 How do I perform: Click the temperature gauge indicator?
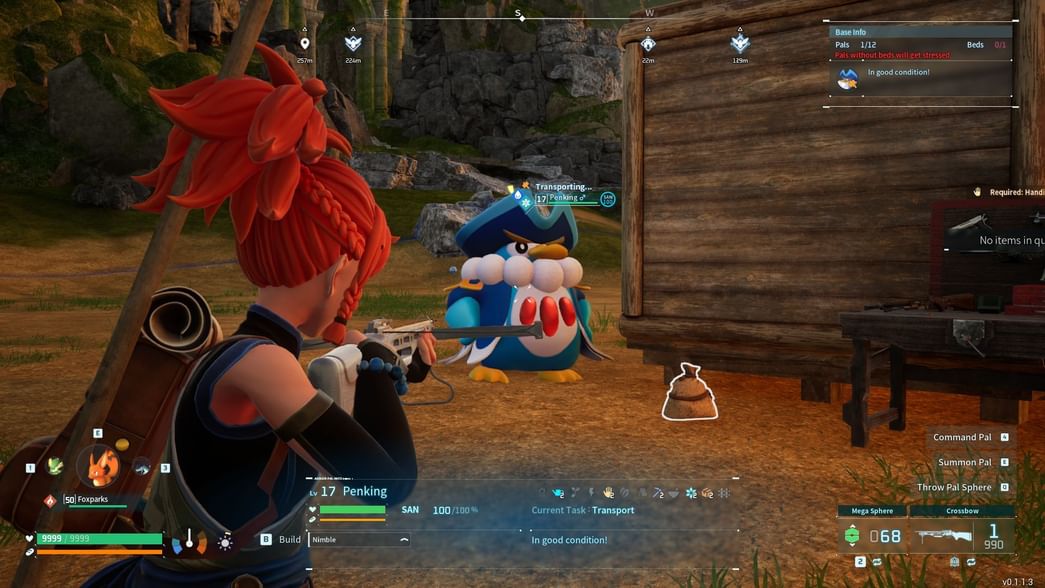click(188, 541)
